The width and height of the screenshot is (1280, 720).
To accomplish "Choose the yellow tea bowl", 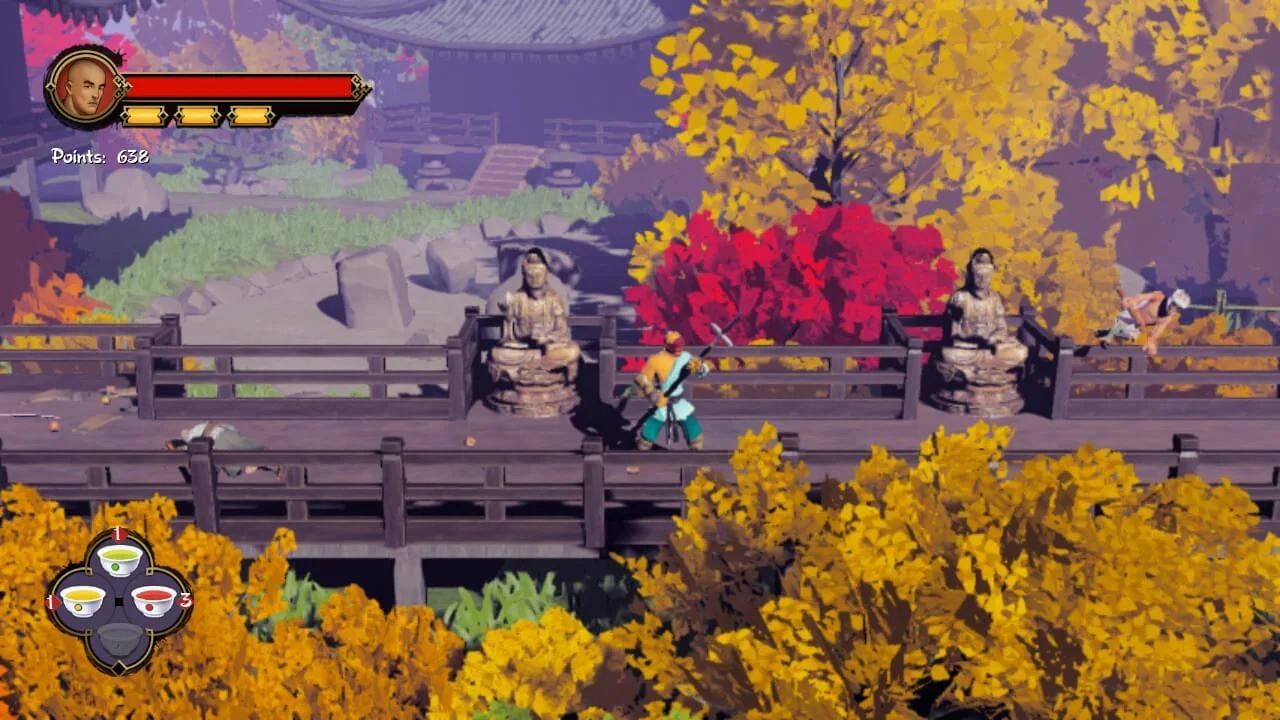I will pyautogui.click(x=82, y=600).
